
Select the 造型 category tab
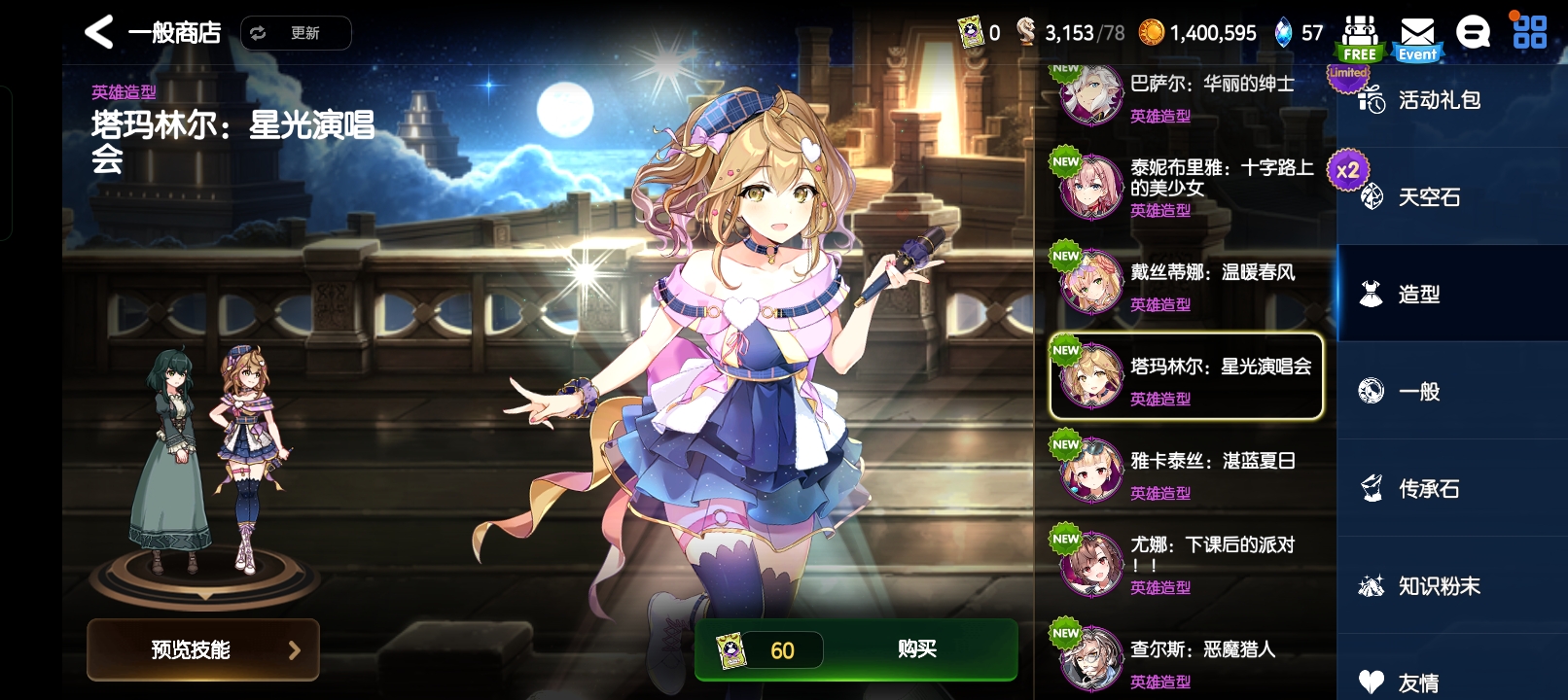click(1420, 295)
